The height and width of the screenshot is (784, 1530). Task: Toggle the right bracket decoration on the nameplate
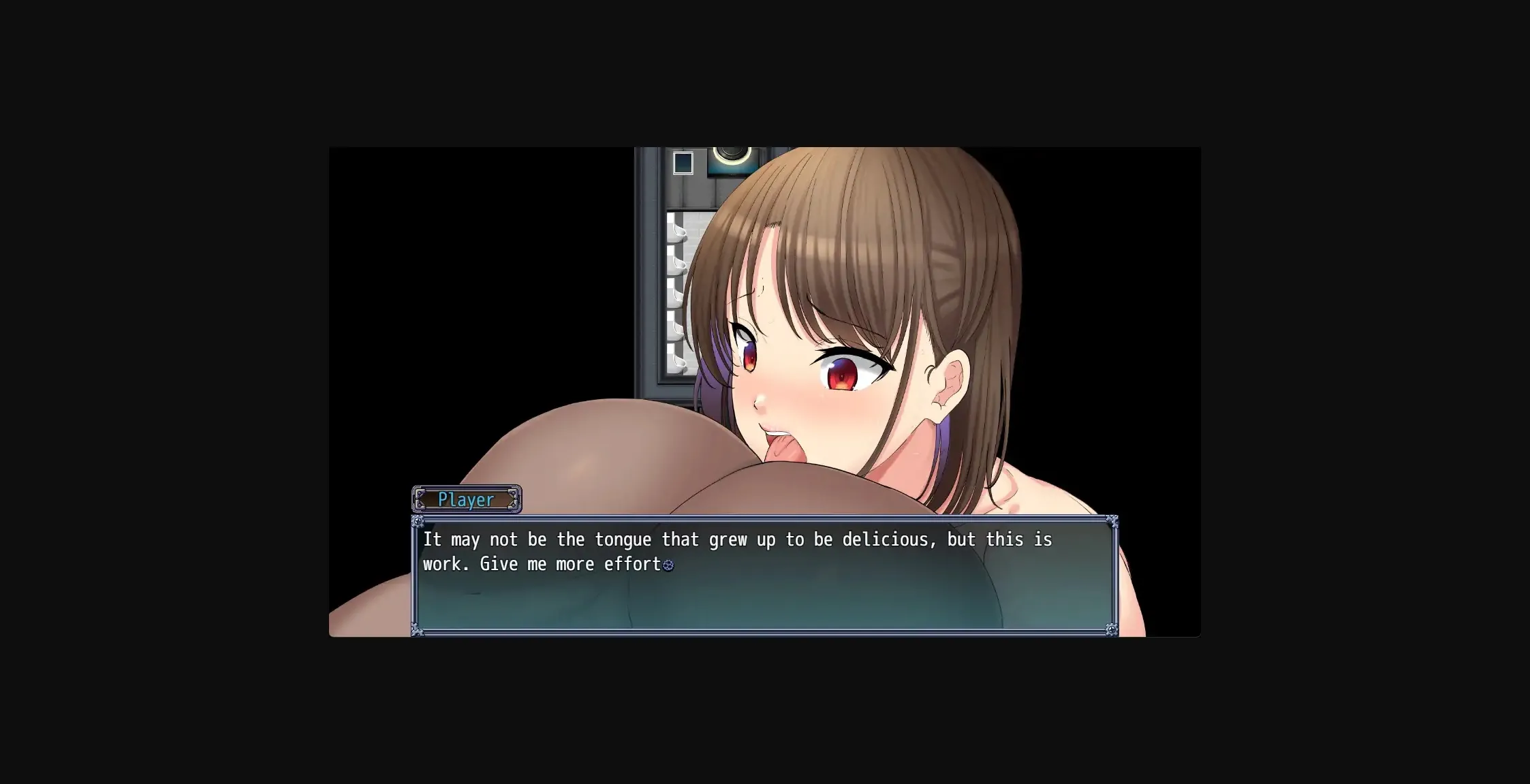512,499
